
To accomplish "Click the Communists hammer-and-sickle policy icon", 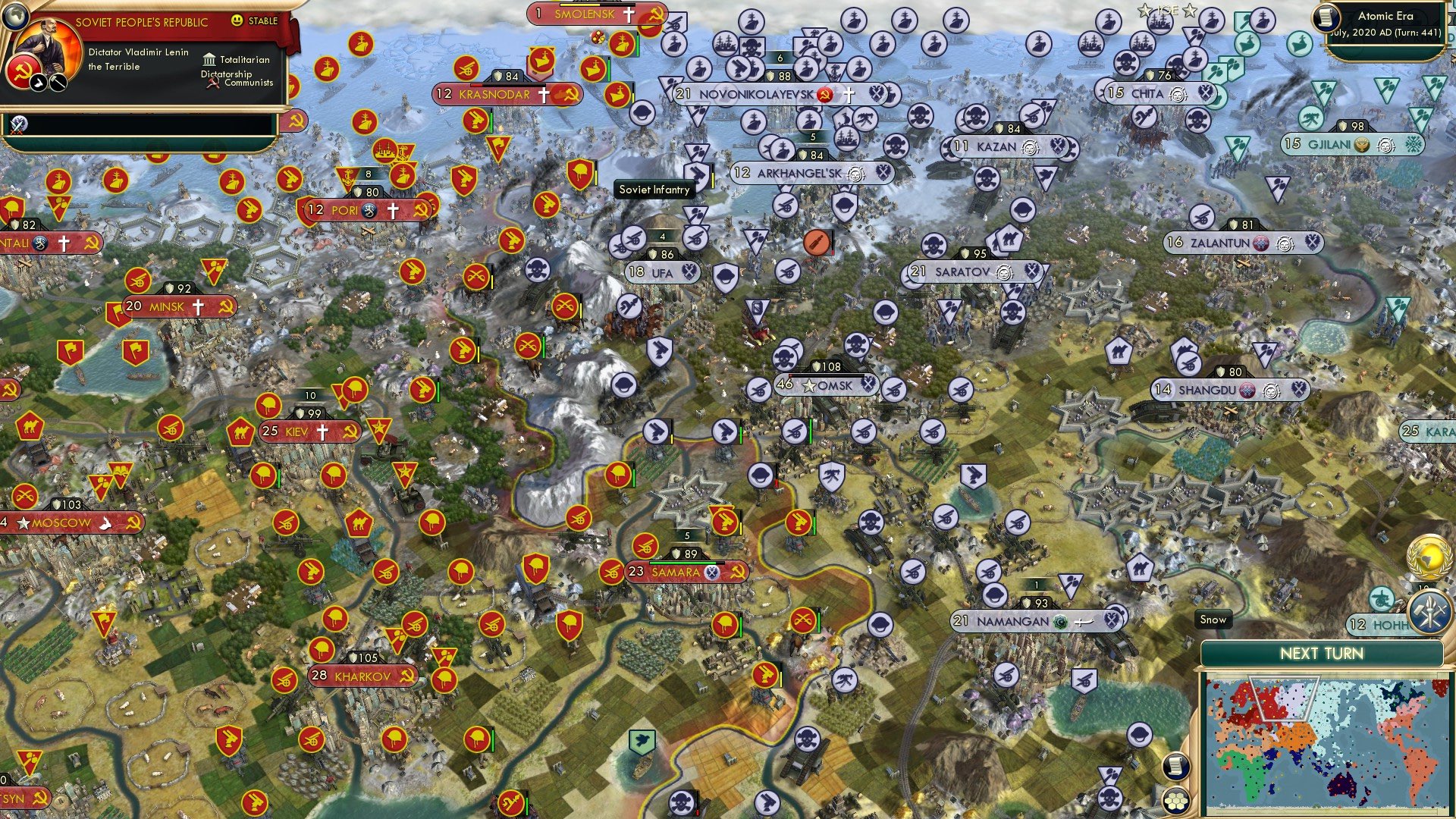I will point(213,82).
